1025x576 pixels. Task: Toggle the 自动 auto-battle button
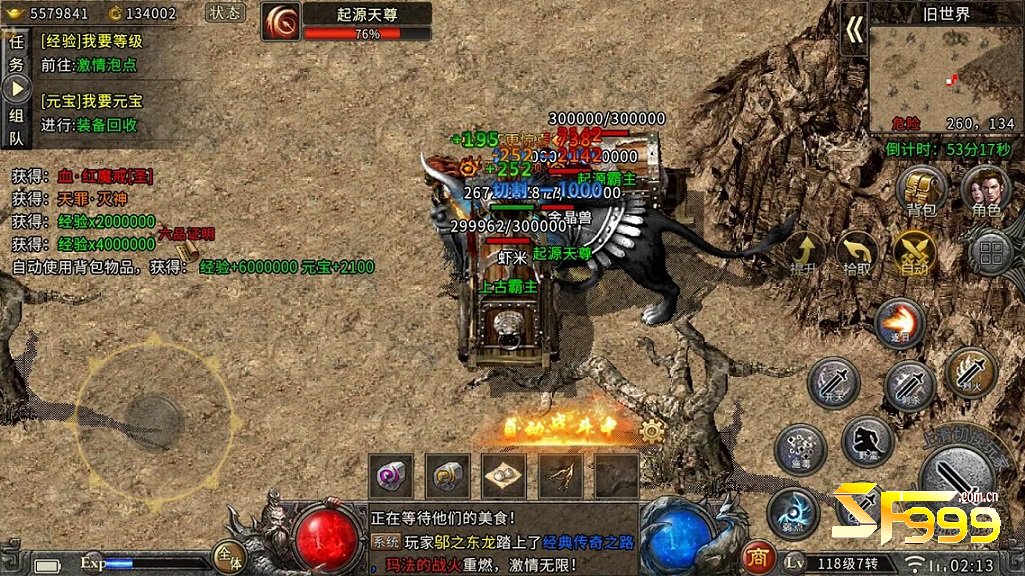(x=914, y=251)
